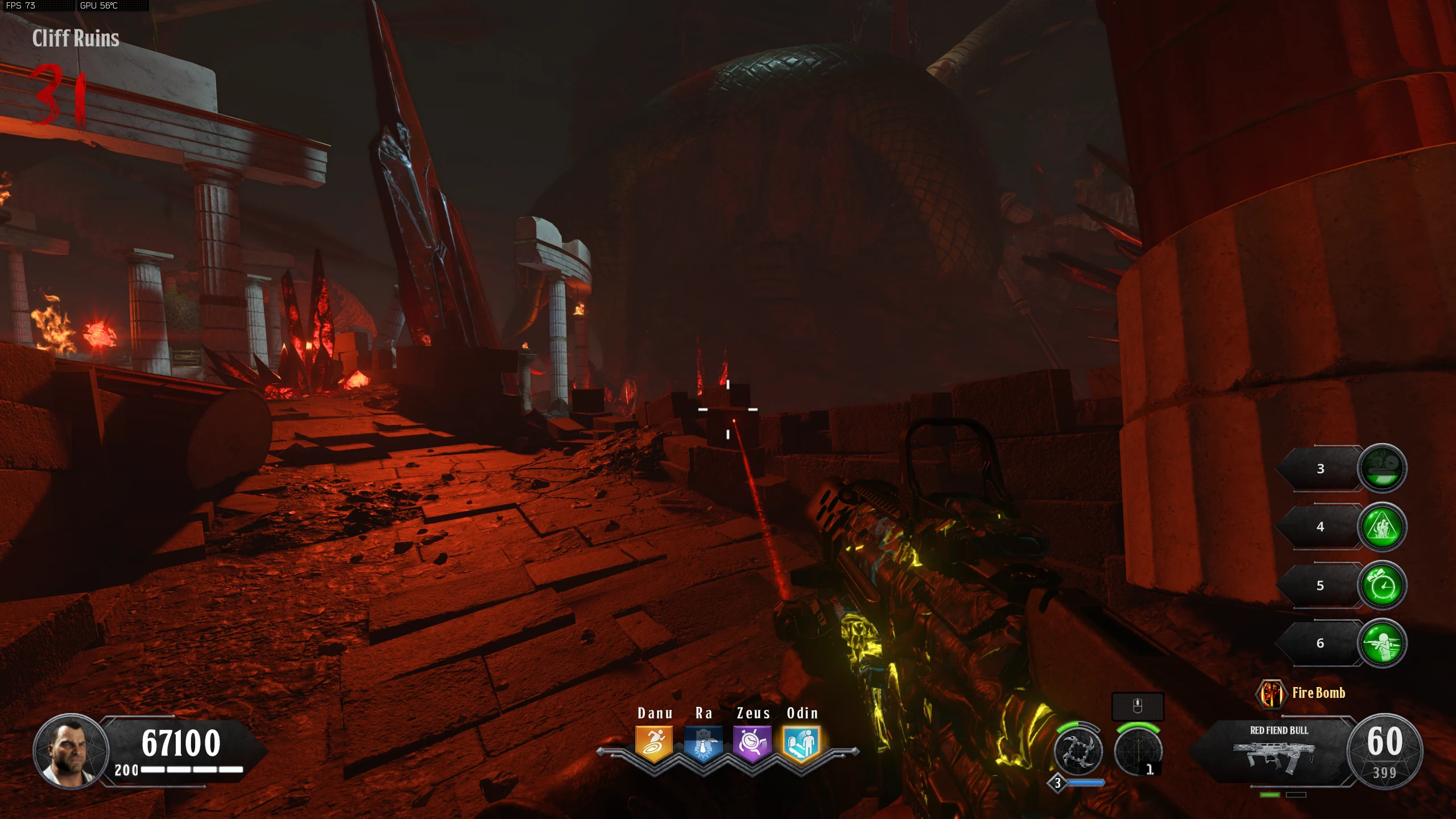The width and height of the screenshot is (1456, 819).
Task: Activate the dice elixir in slot 3
Action: (x=1382, y=468)
